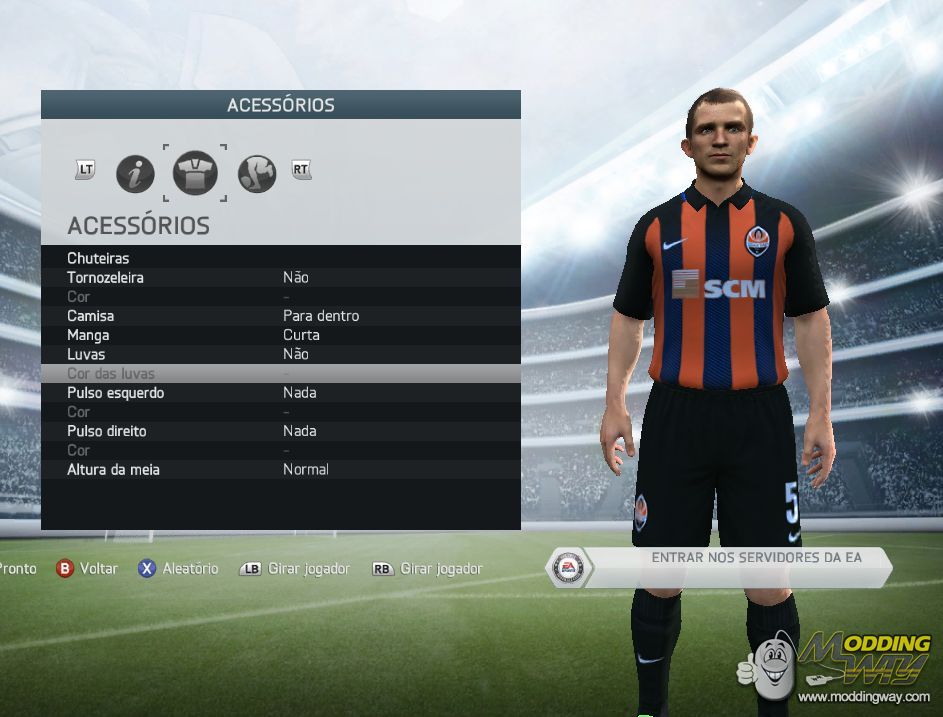Click the Voltar back option
943x717 pixels.
point(87,568)
